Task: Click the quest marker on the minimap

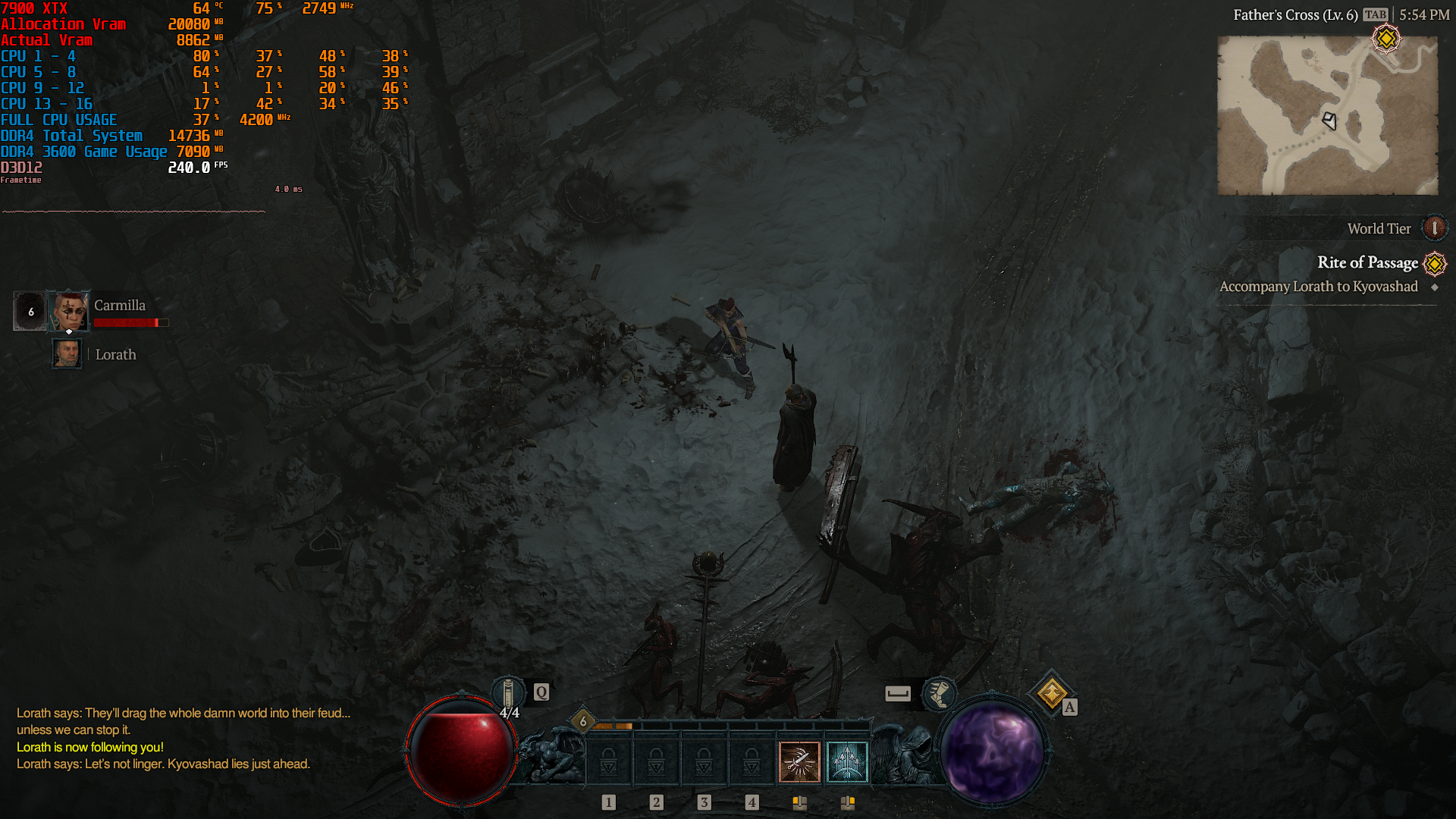Action: coord(1386,38)
